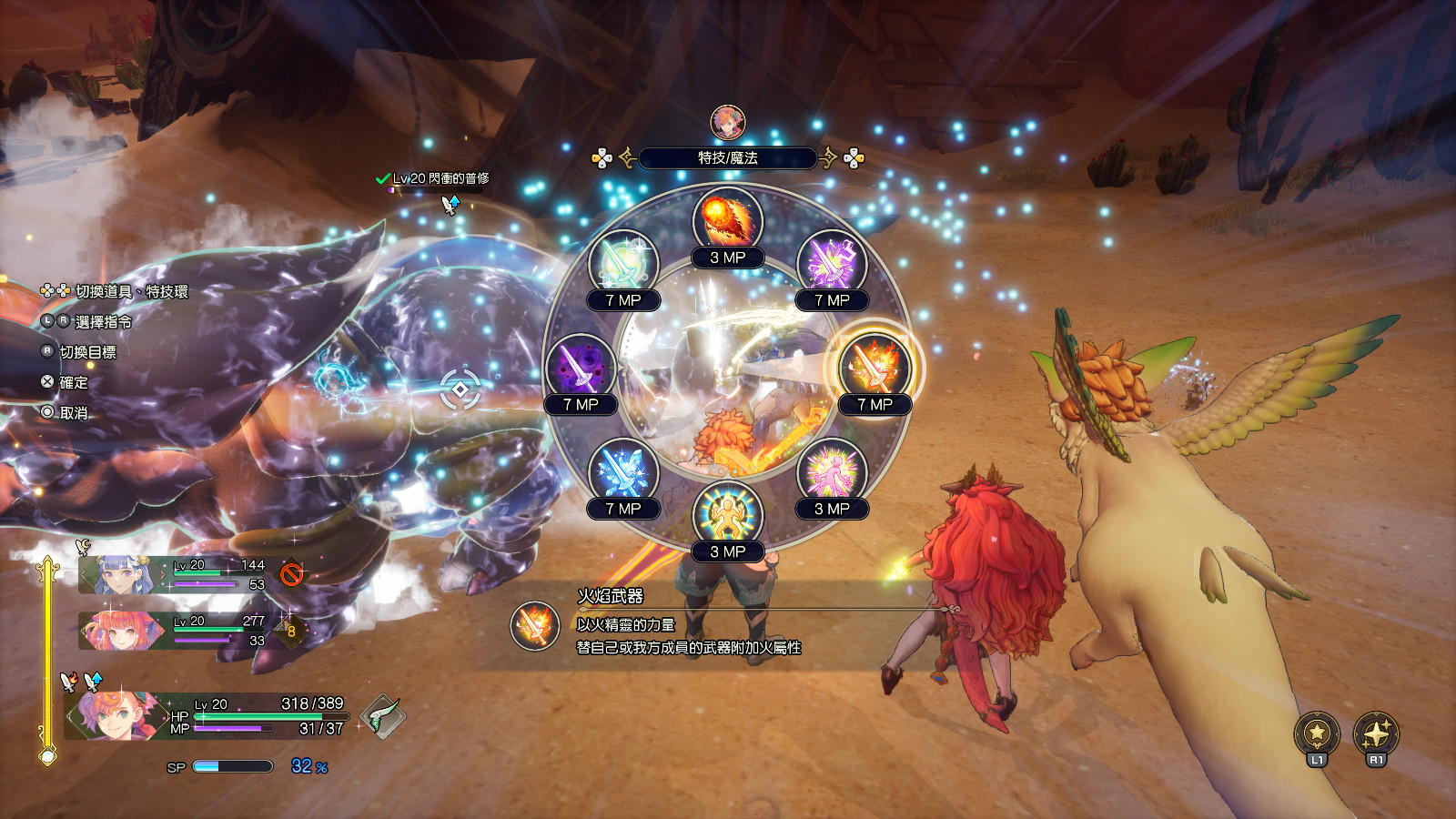Select the green glowing sword saber spell

[623, 265]
